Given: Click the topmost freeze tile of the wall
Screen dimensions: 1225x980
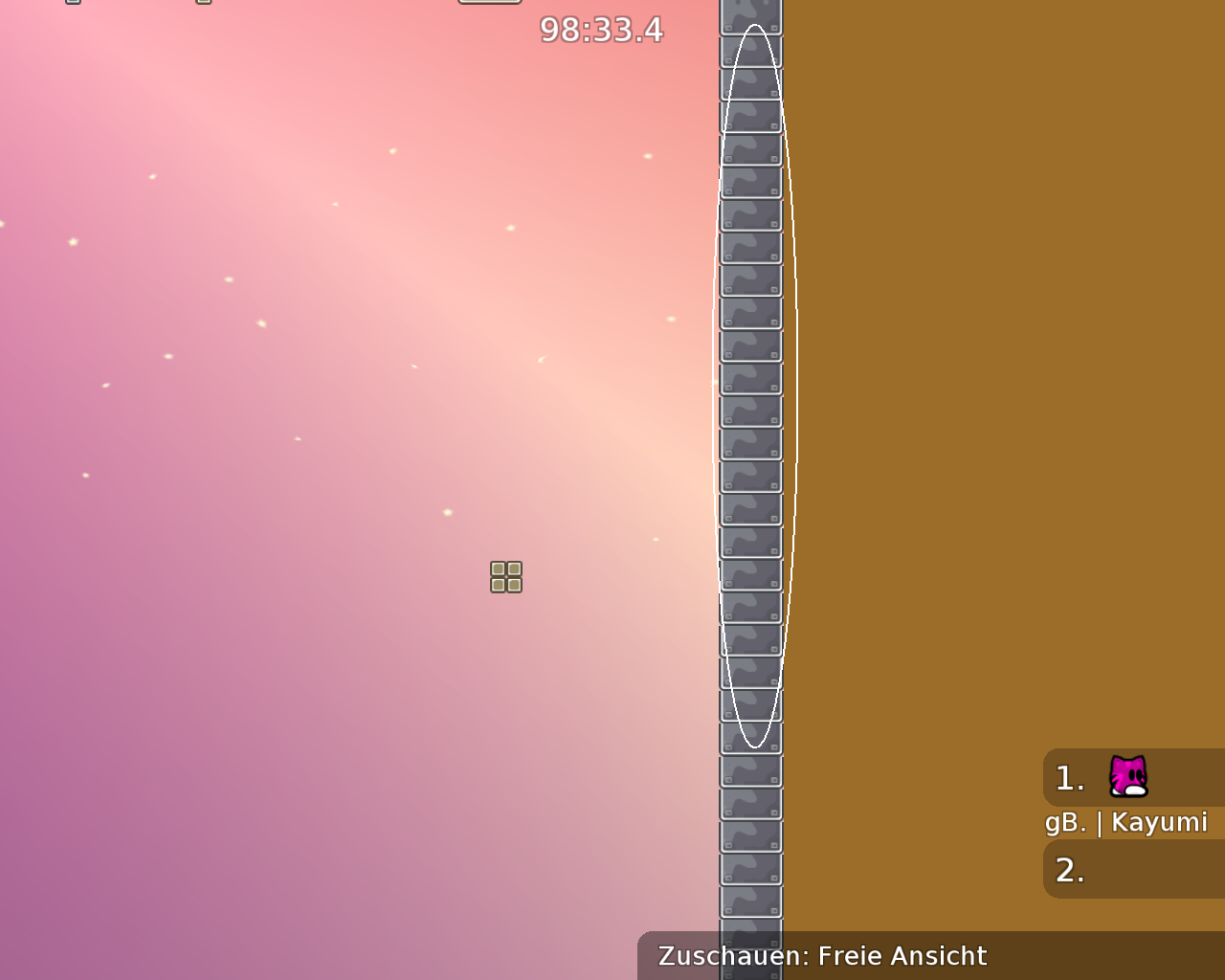Looking at the screenshot, I should (x=751, y=14).
